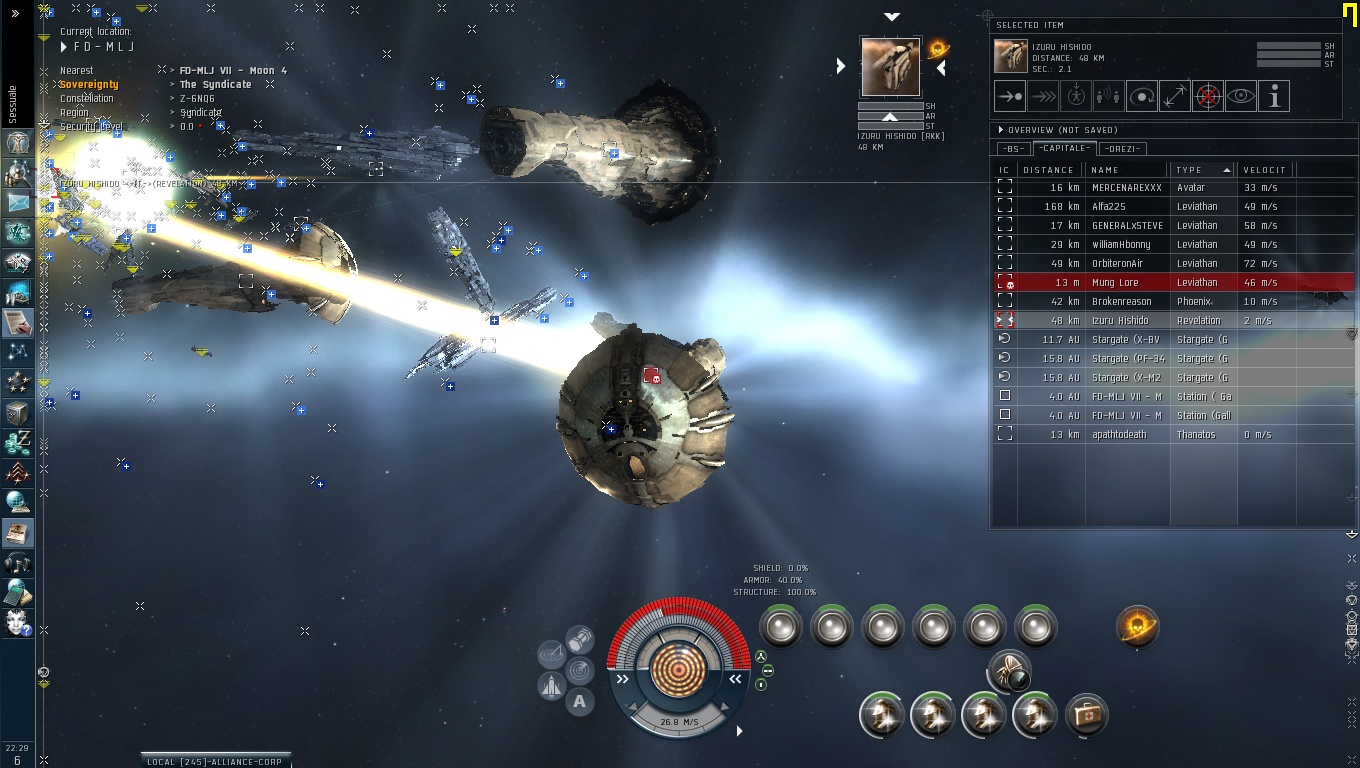Image resolution: width=1360 pixels, height=768 pixels.
Task: Orbit the selected item Izuru Hishido
Action: coord(1142,97)
